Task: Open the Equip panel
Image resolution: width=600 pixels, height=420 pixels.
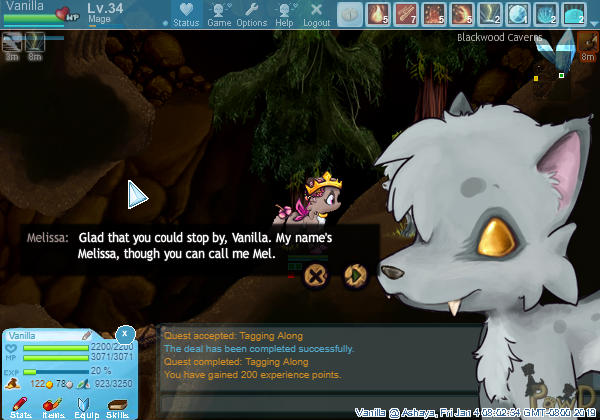Action: 86,406
